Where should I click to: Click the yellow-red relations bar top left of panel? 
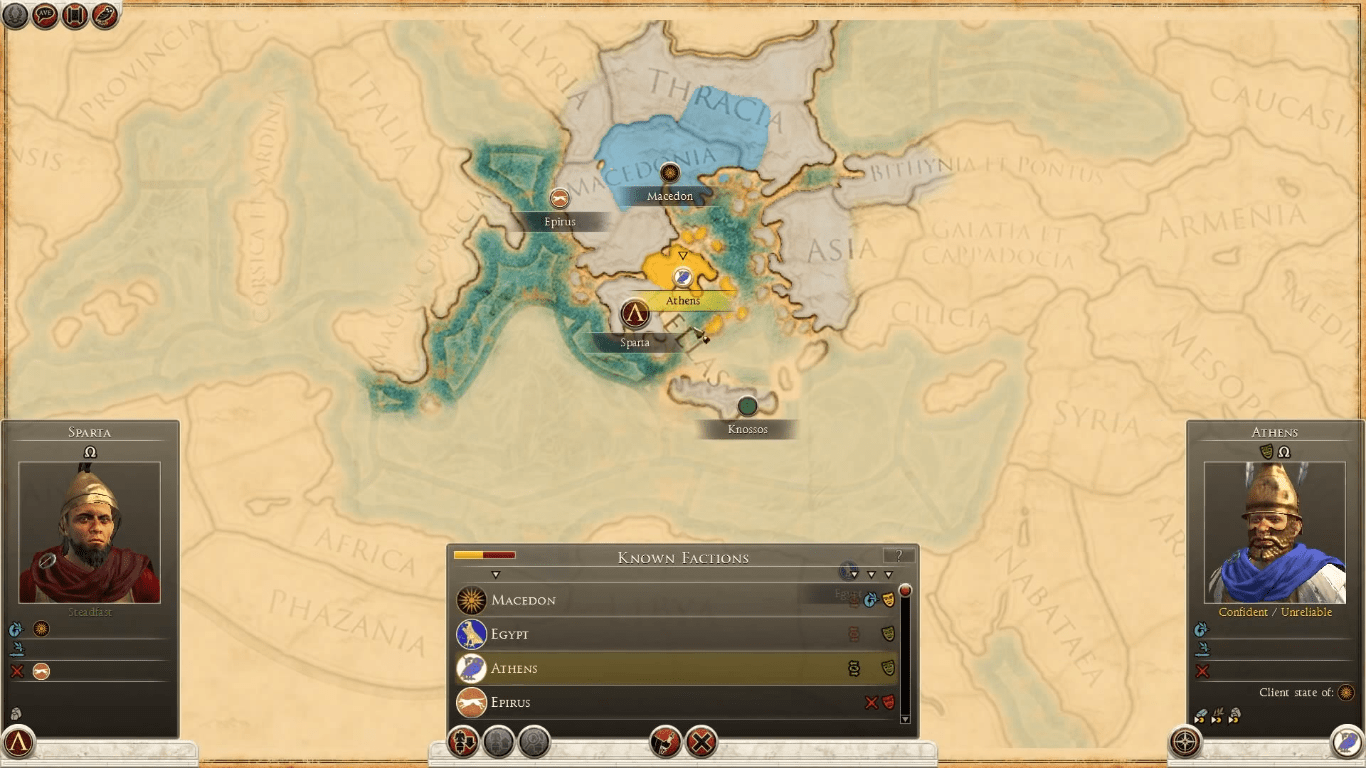point(483,554)
